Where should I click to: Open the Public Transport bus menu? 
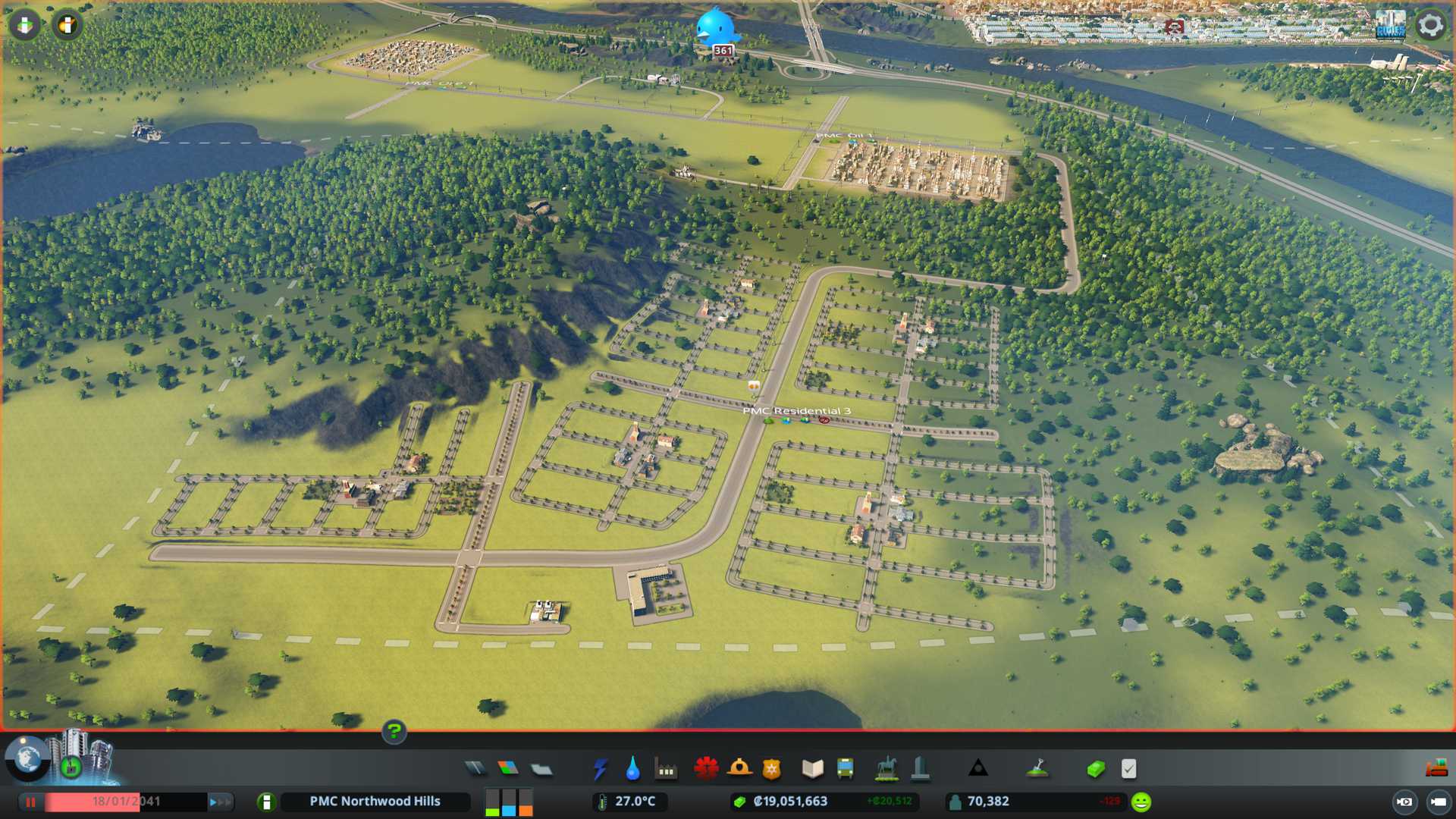[x=846, y=769]
